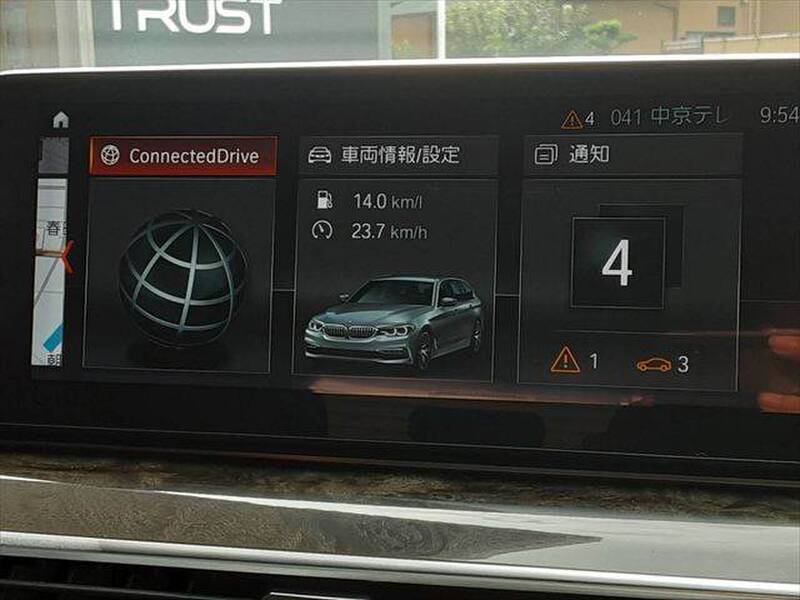Open the map preview strip at the left edge
Screen dimensions: 800x600
pyautogui.click(x=49, y=270)
